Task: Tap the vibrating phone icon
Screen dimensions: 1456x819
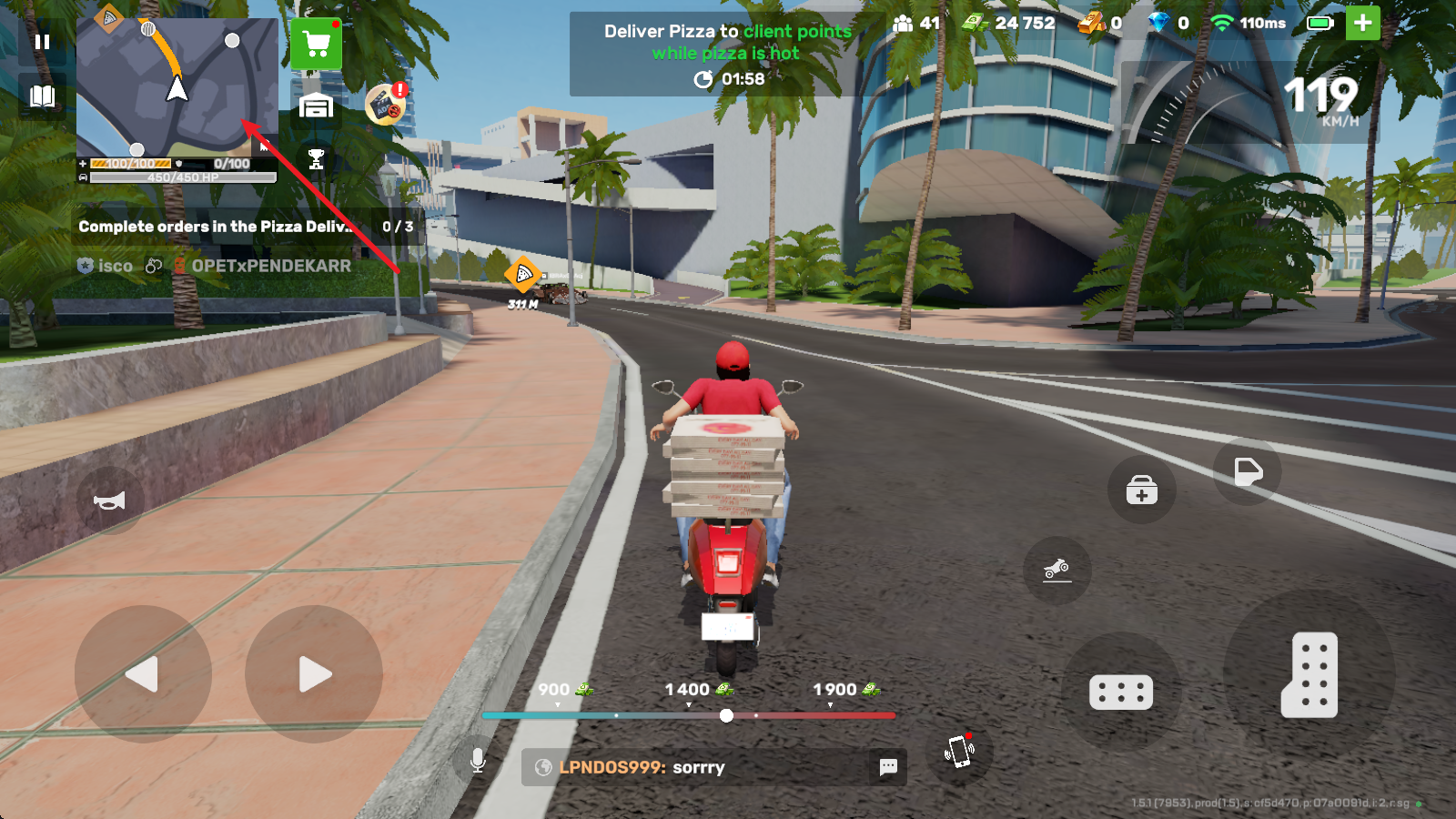Action: click(x=959, y=752)
